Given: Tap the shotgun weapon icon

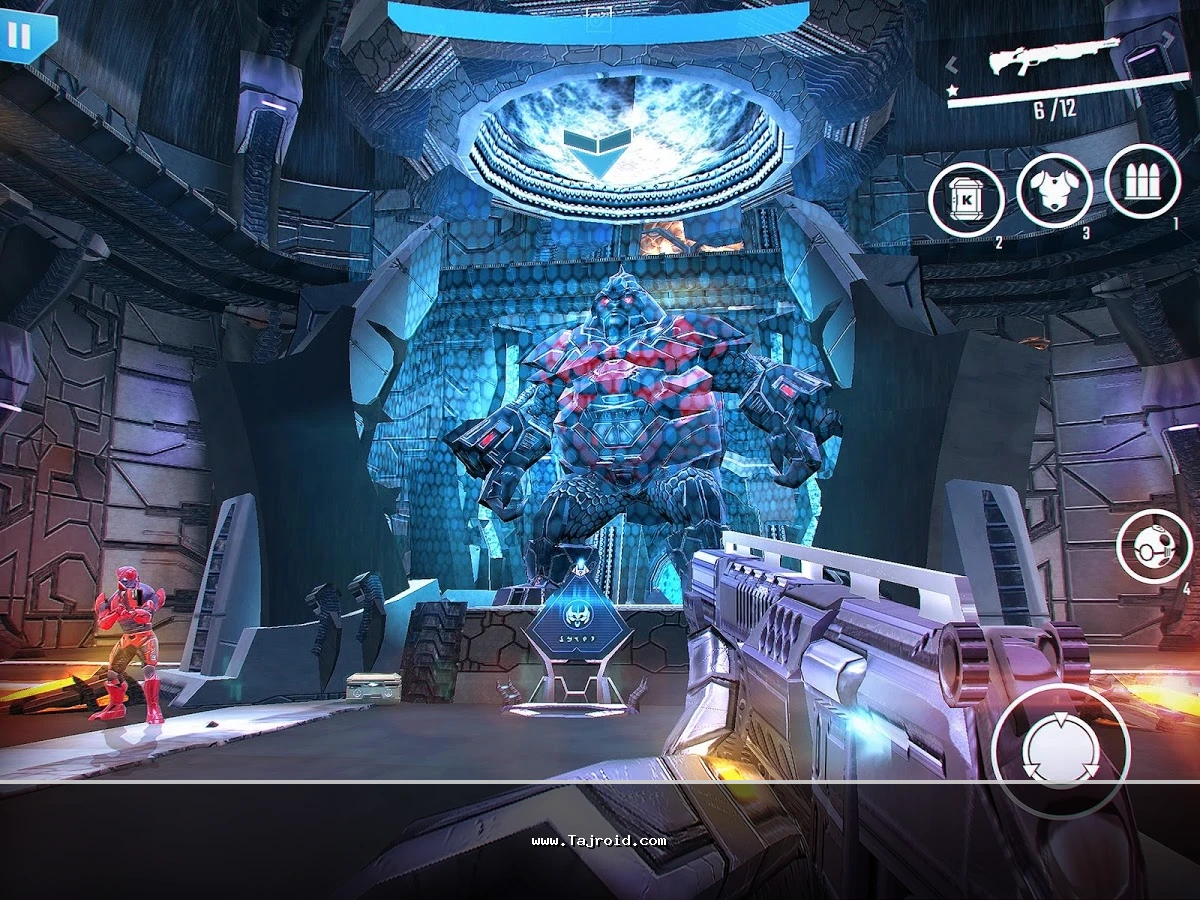Looking at the screenshot, I should point(1054,56).
